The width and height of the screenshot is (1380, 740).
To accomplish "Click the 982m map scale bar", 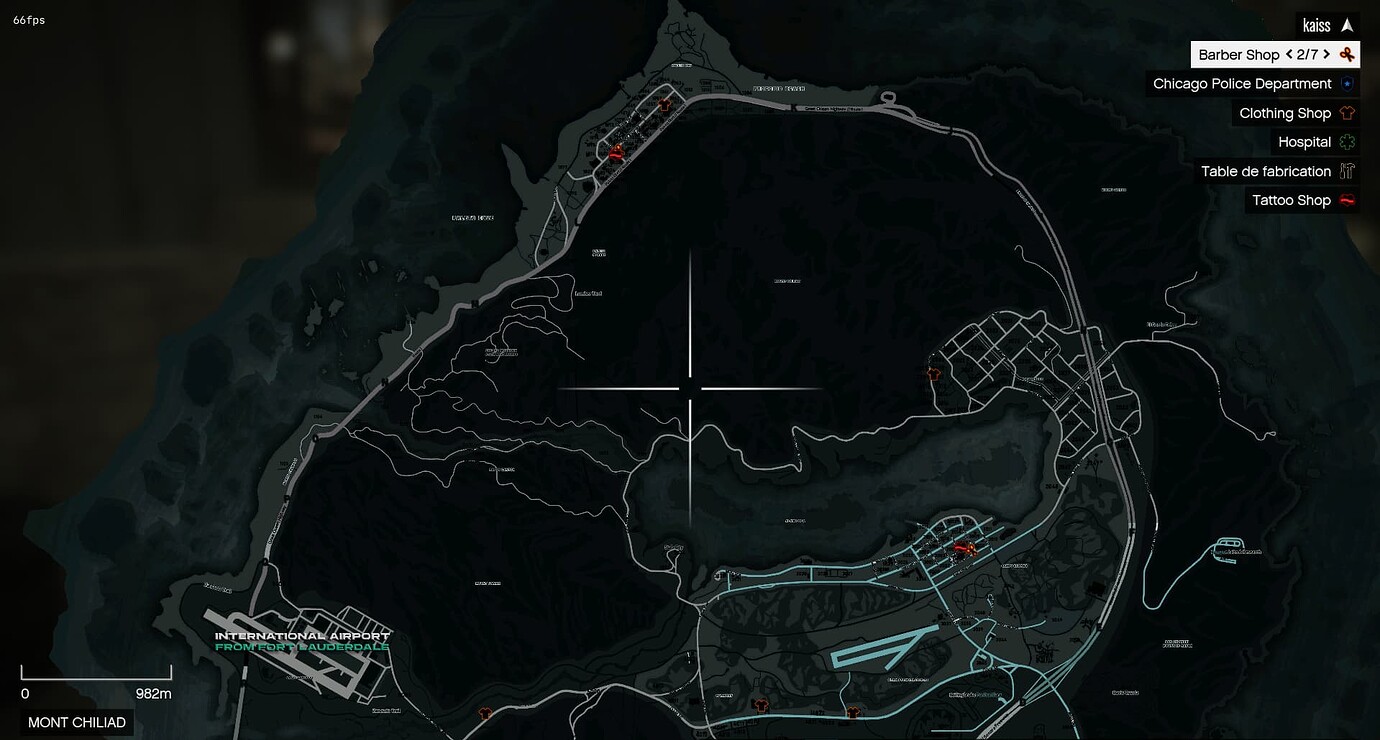I will click(x=97, y=676).
